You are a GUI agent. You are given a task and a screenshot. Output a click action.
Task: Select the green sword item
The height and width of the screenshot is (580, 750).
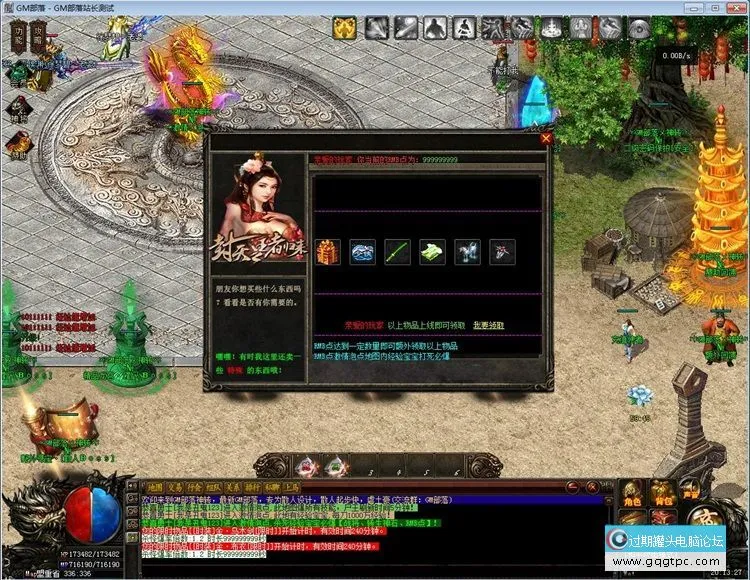pos(398,252)
